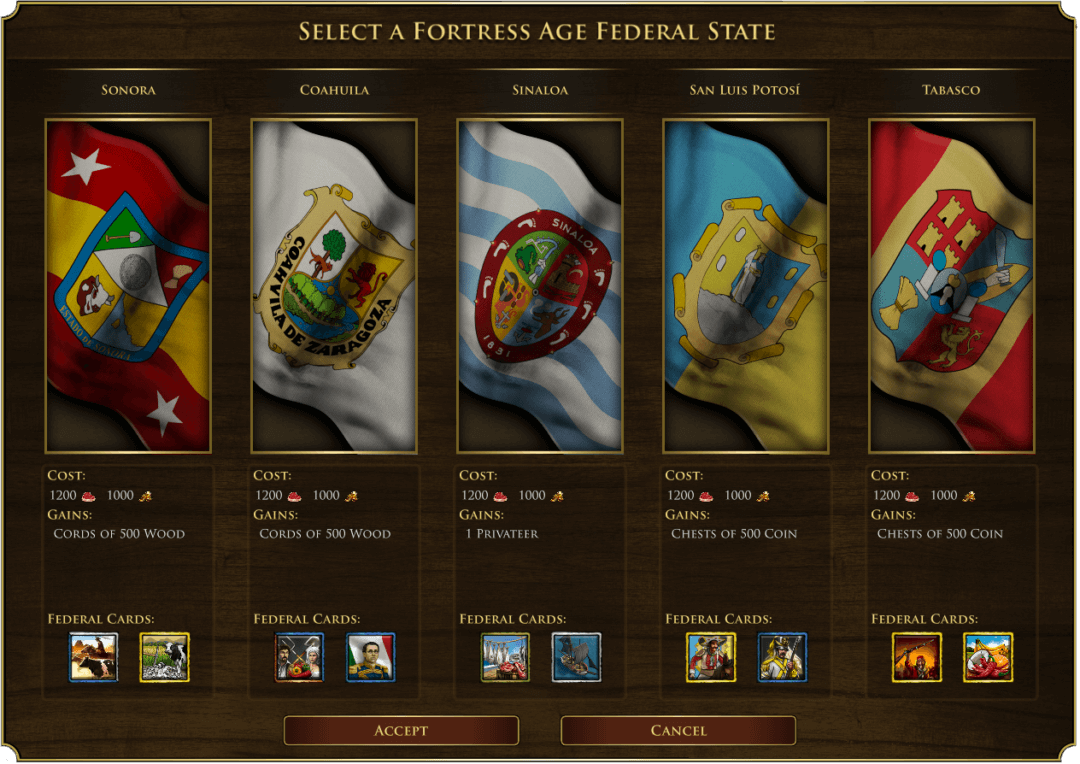Accept the selected federal state
This screenshot has width=1080, height=764.
tap(401, 730)
